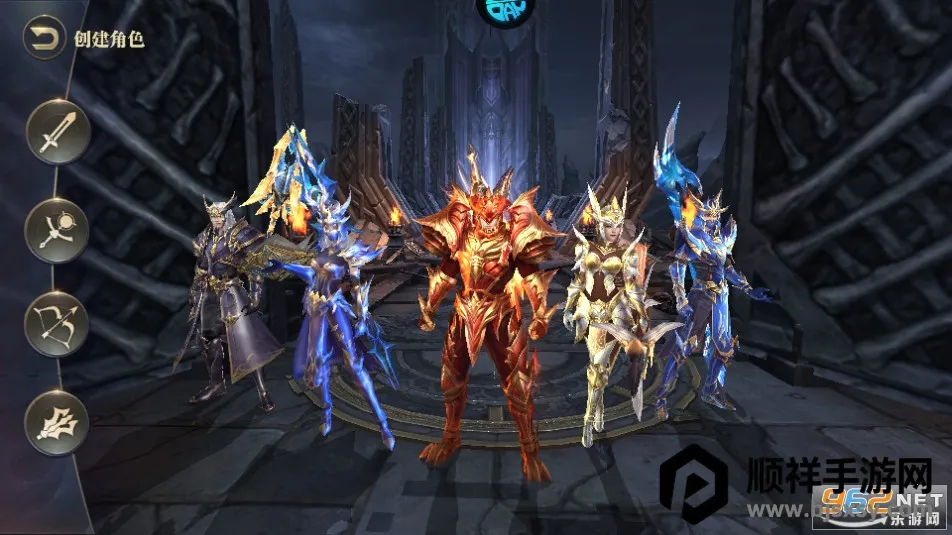This screenshot has height=535, width=952.
Task: Choose the magic staff class icon
Action: 57,229
